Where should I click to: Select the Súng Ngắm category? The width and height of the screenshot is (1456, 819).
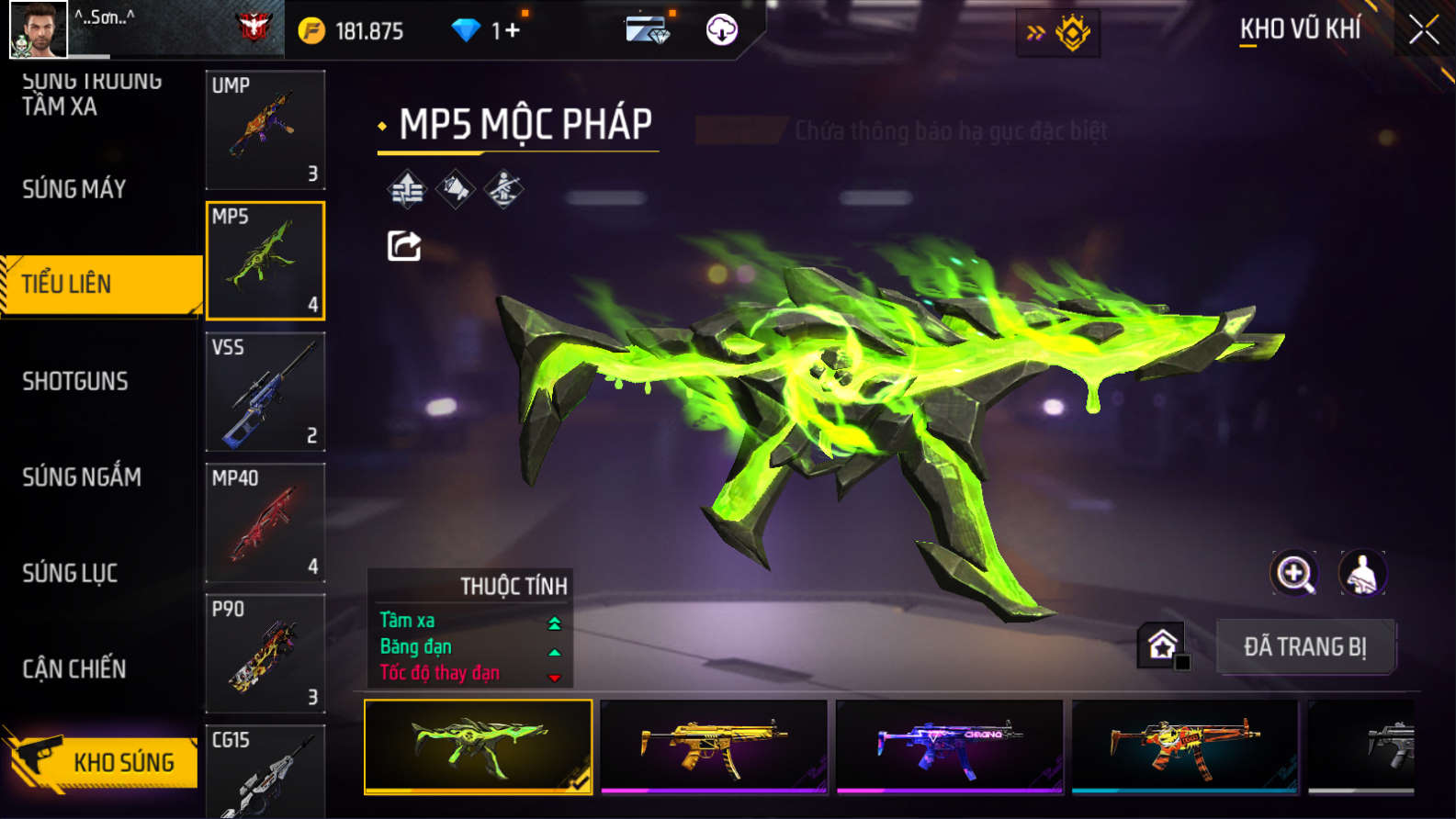[x=82, y=477]
